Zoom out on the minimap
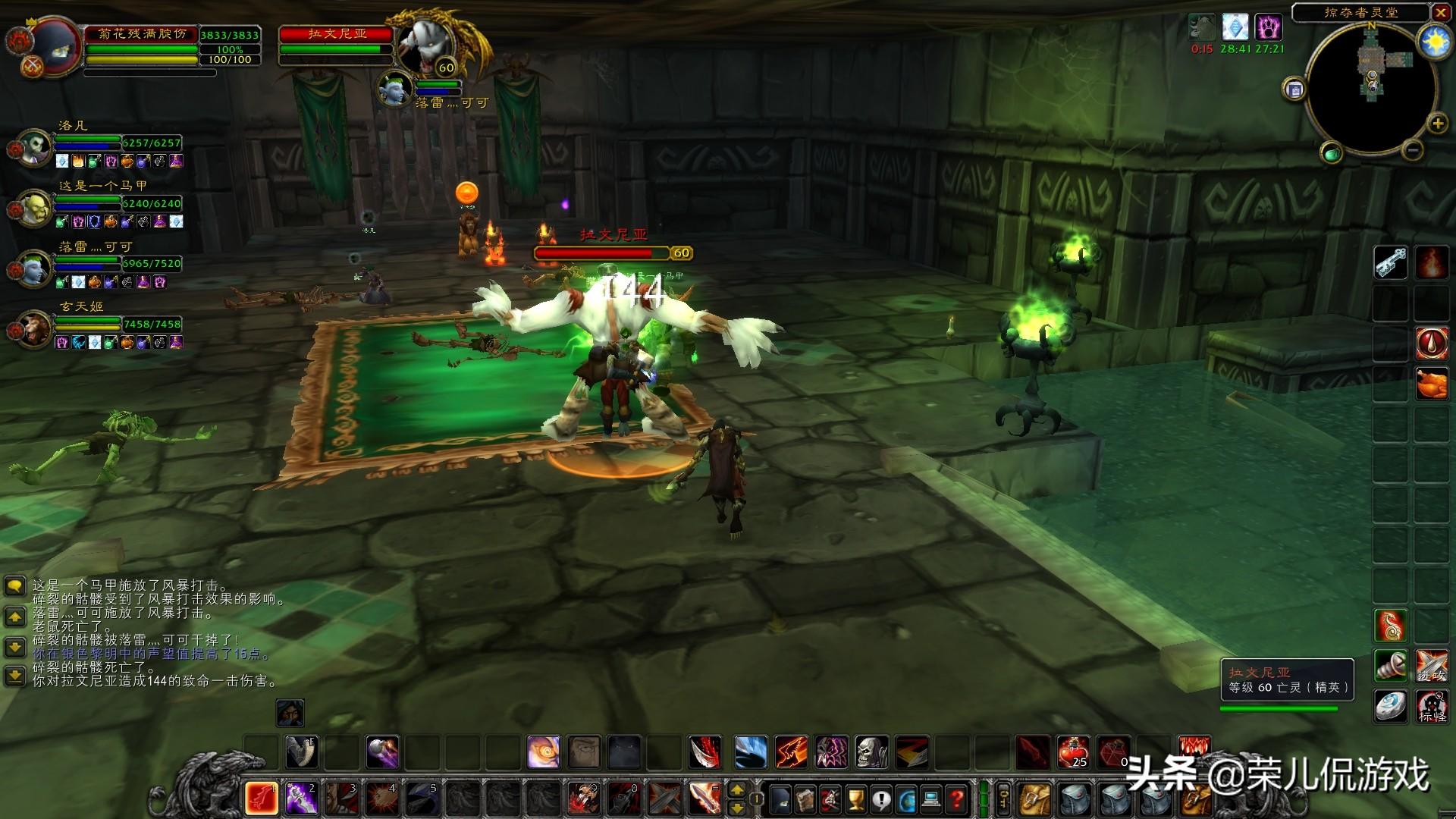 (x=1412, y=150)
